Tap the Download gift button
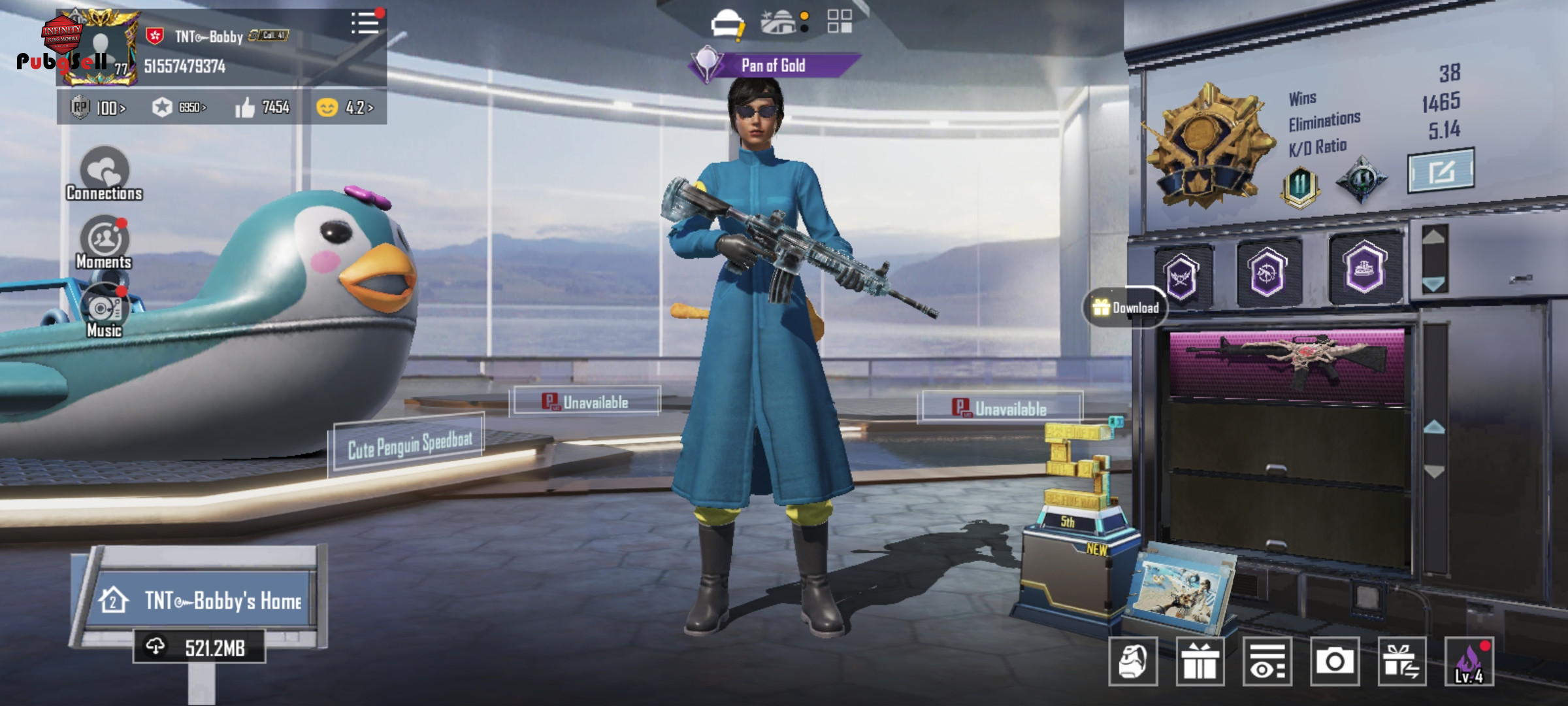 [1125, 307]
